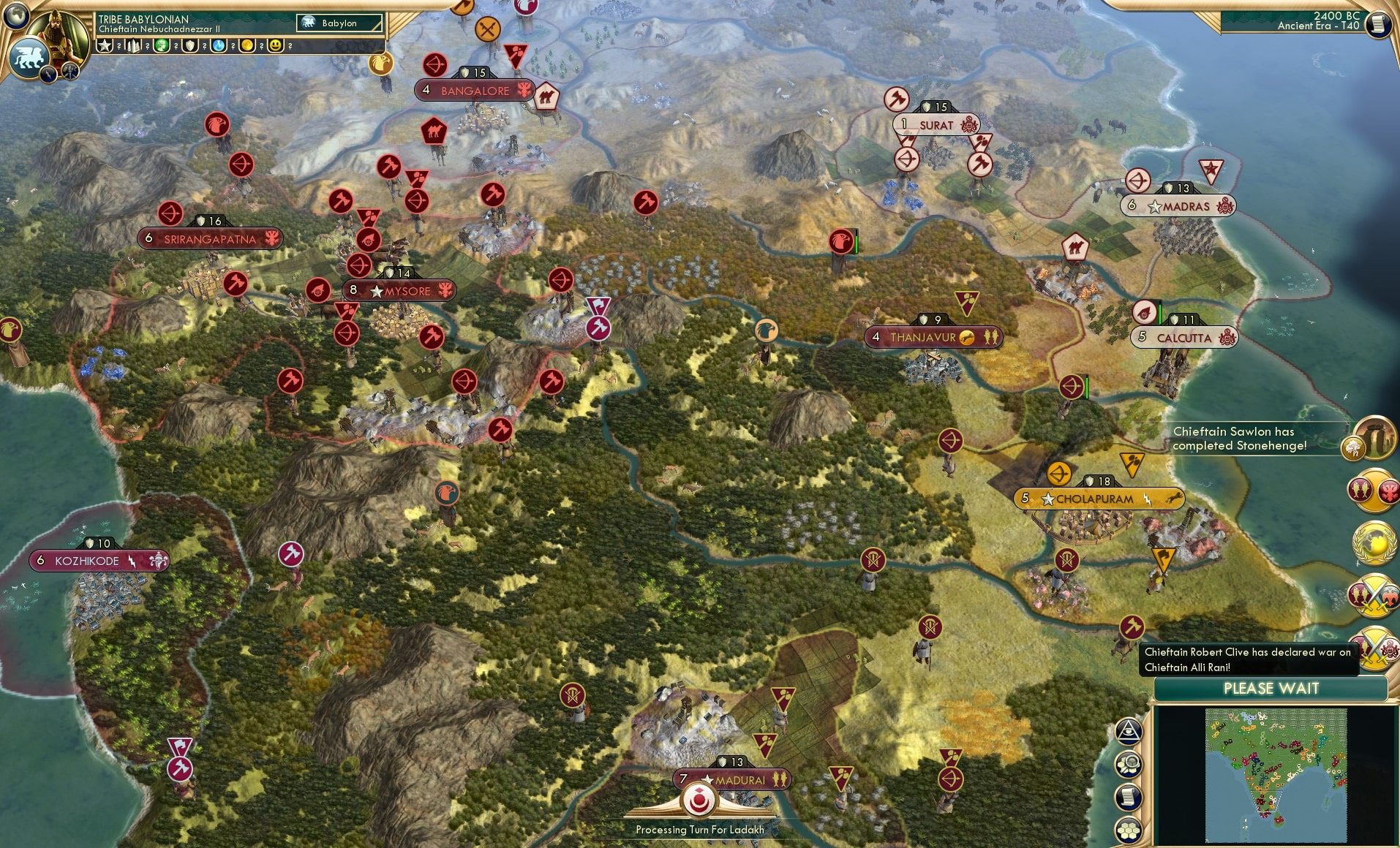Click the smiley happiness icon in the status bar
The height and width of the screenshot is (848, 1400).
276,45
